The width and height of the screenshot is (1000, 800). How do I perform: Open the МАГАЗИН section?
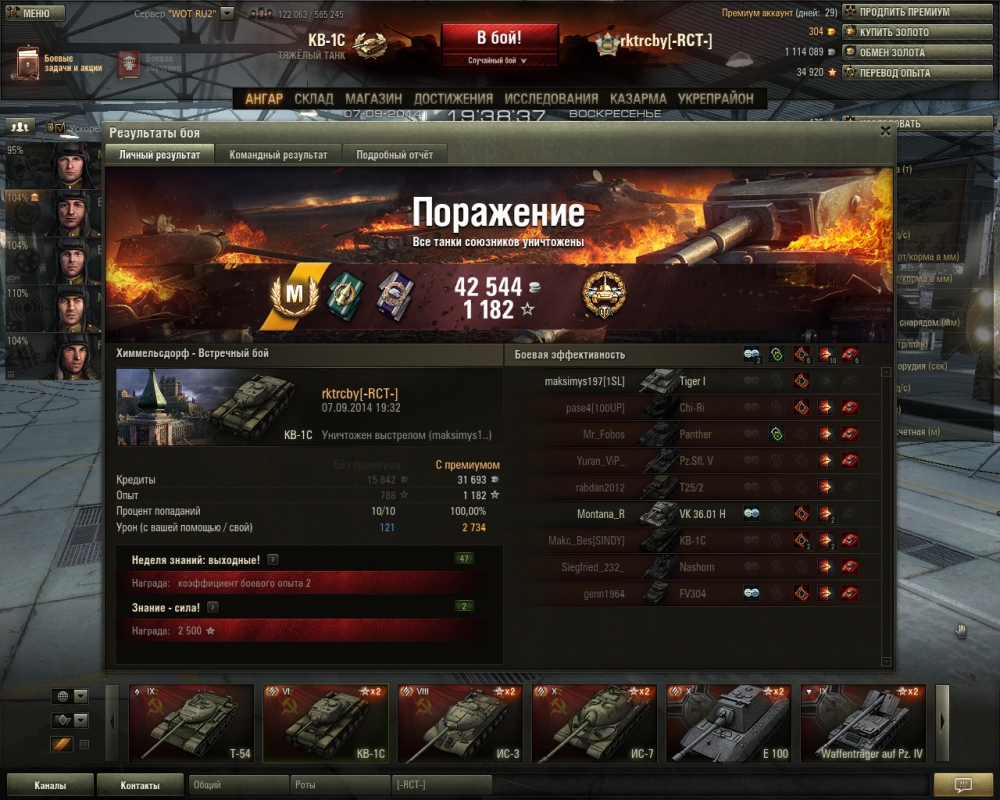(373, 99)
